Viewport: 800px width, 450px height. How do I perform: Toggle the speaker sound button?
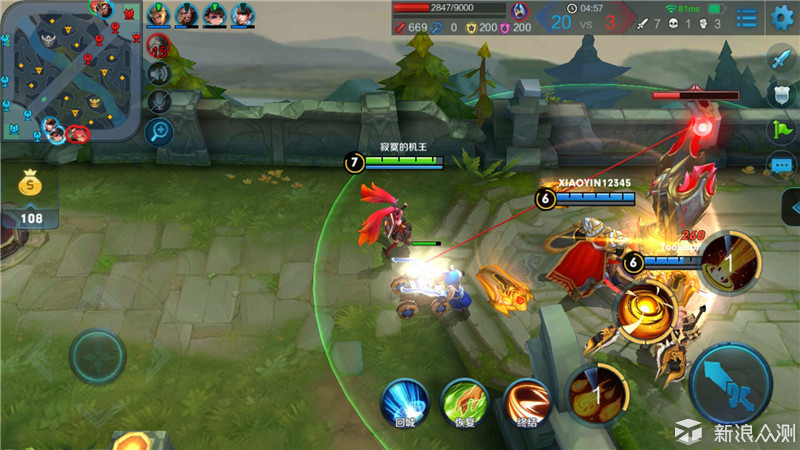pos(159,73)
